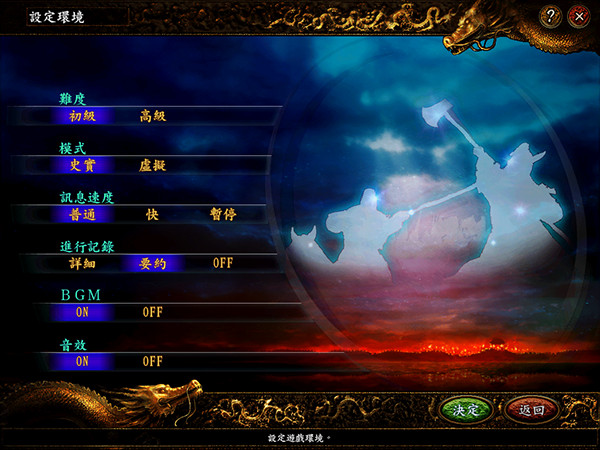
Task: Set message speed to 快
Action: [x=152, y=214]
